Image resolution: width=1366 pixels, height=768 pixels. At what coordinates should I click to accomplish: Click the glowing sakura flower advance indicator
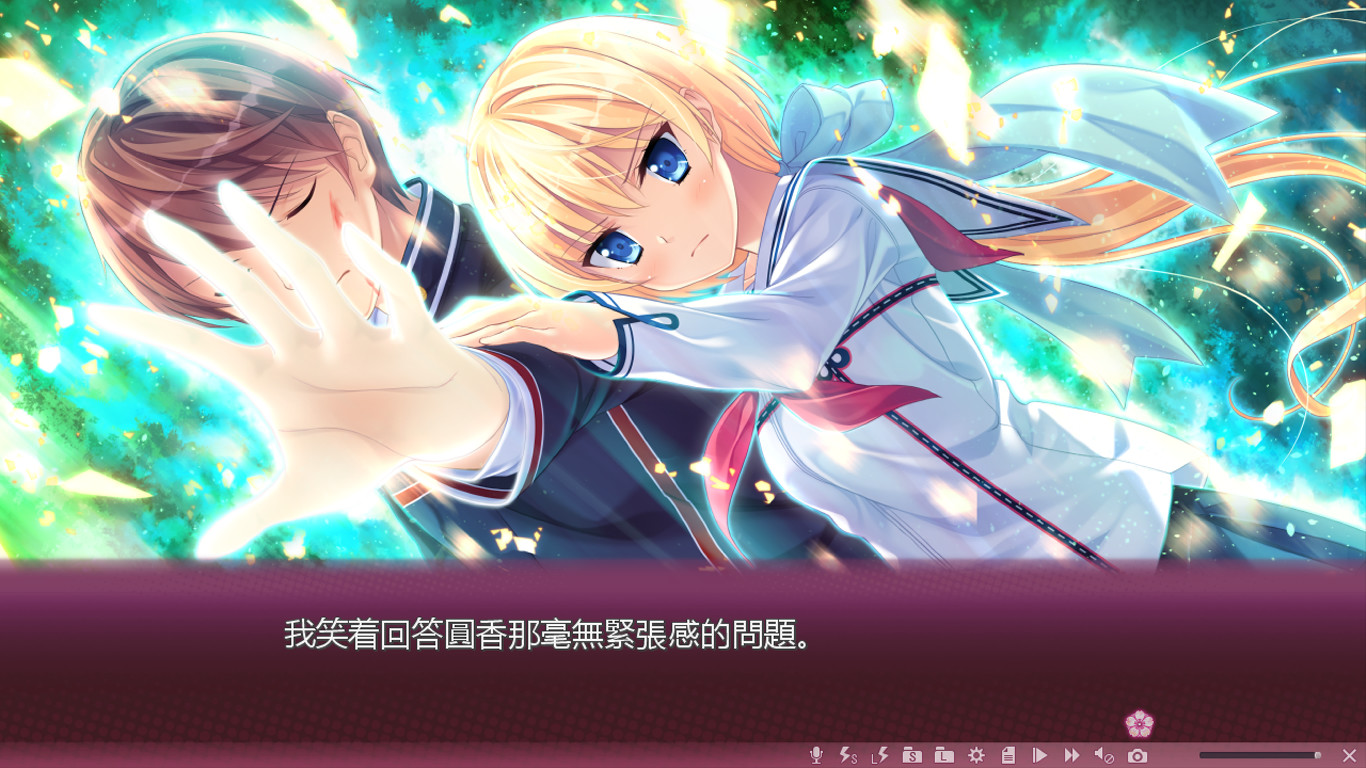1138,722
